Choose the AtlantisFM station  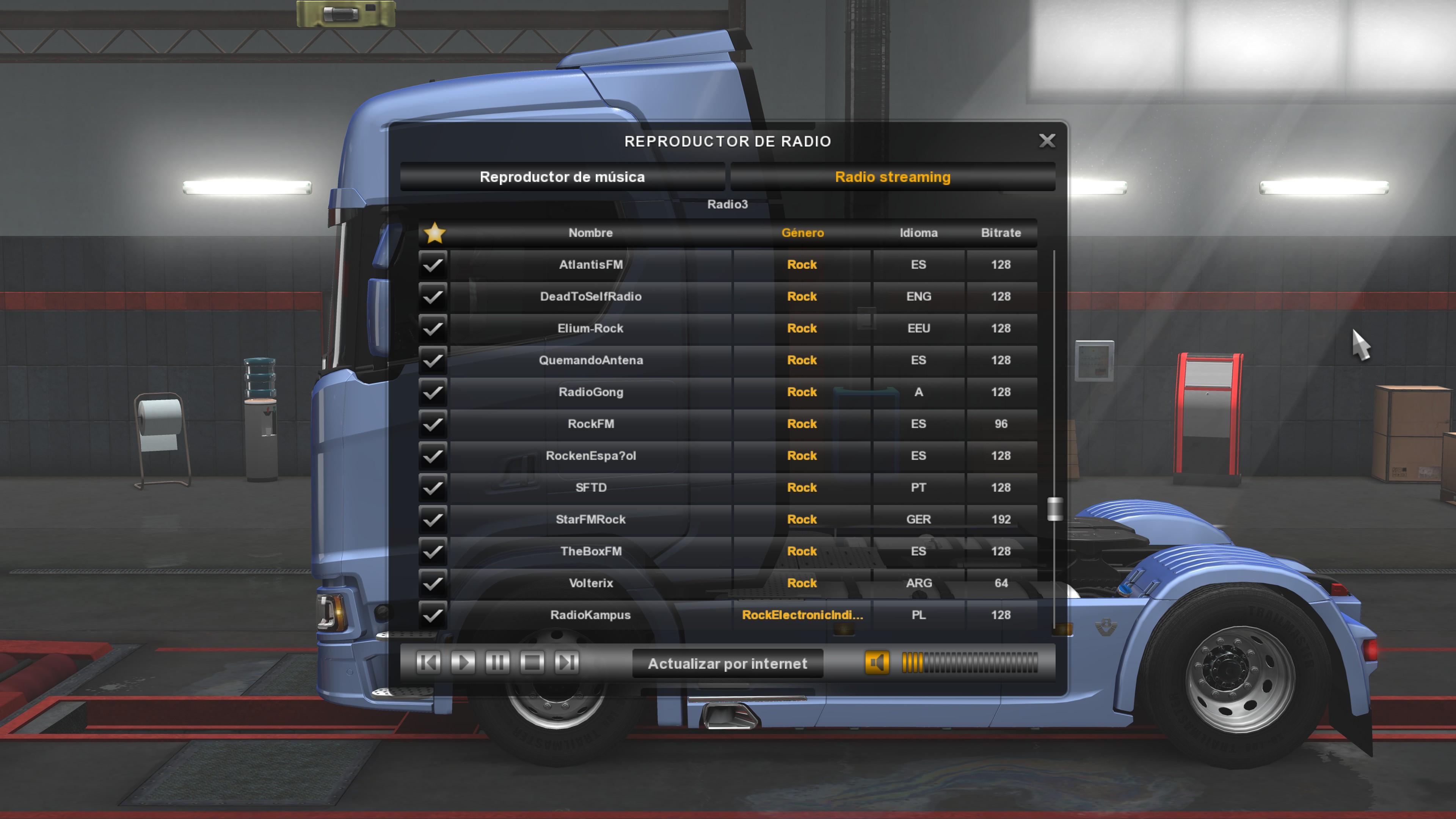pyautogui.click(x=590, y=265)
